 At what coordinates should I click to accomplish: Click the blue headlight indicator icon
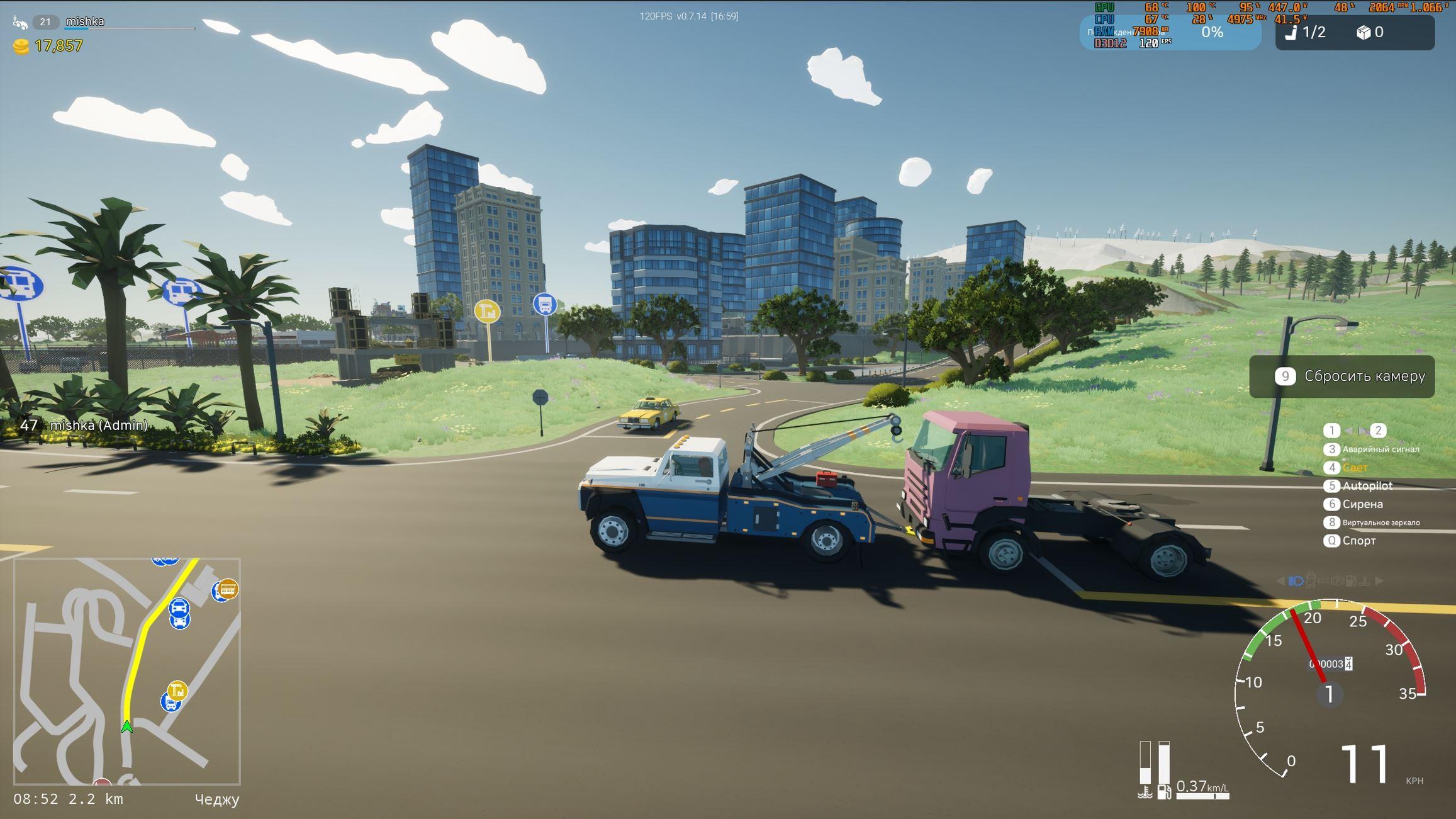1296,581
